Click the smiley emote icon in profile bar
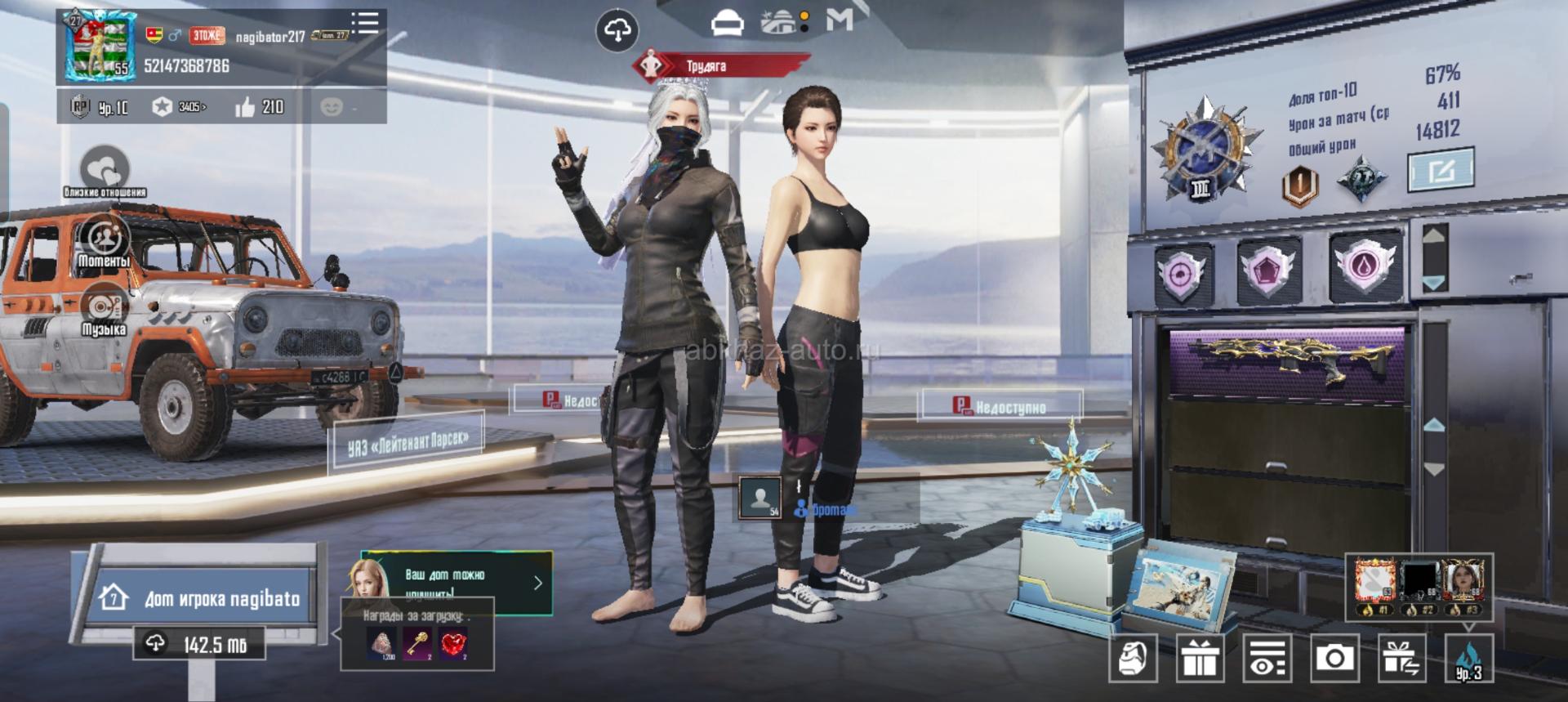This screenshot has height=702, width=1568. click(x=332, y=107)
